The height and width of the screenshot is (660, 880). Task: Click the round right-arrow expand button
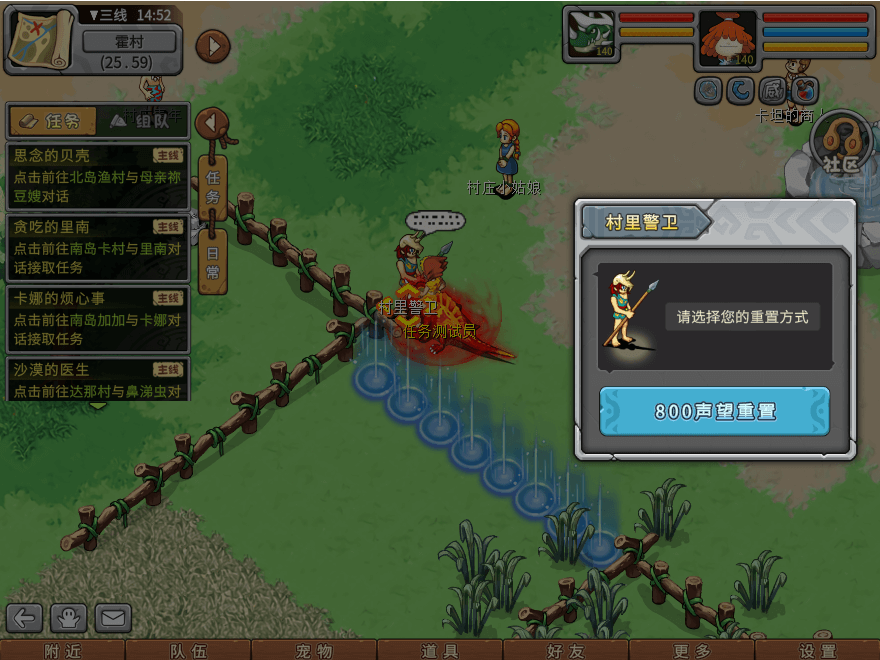click(x=212, y=46)
